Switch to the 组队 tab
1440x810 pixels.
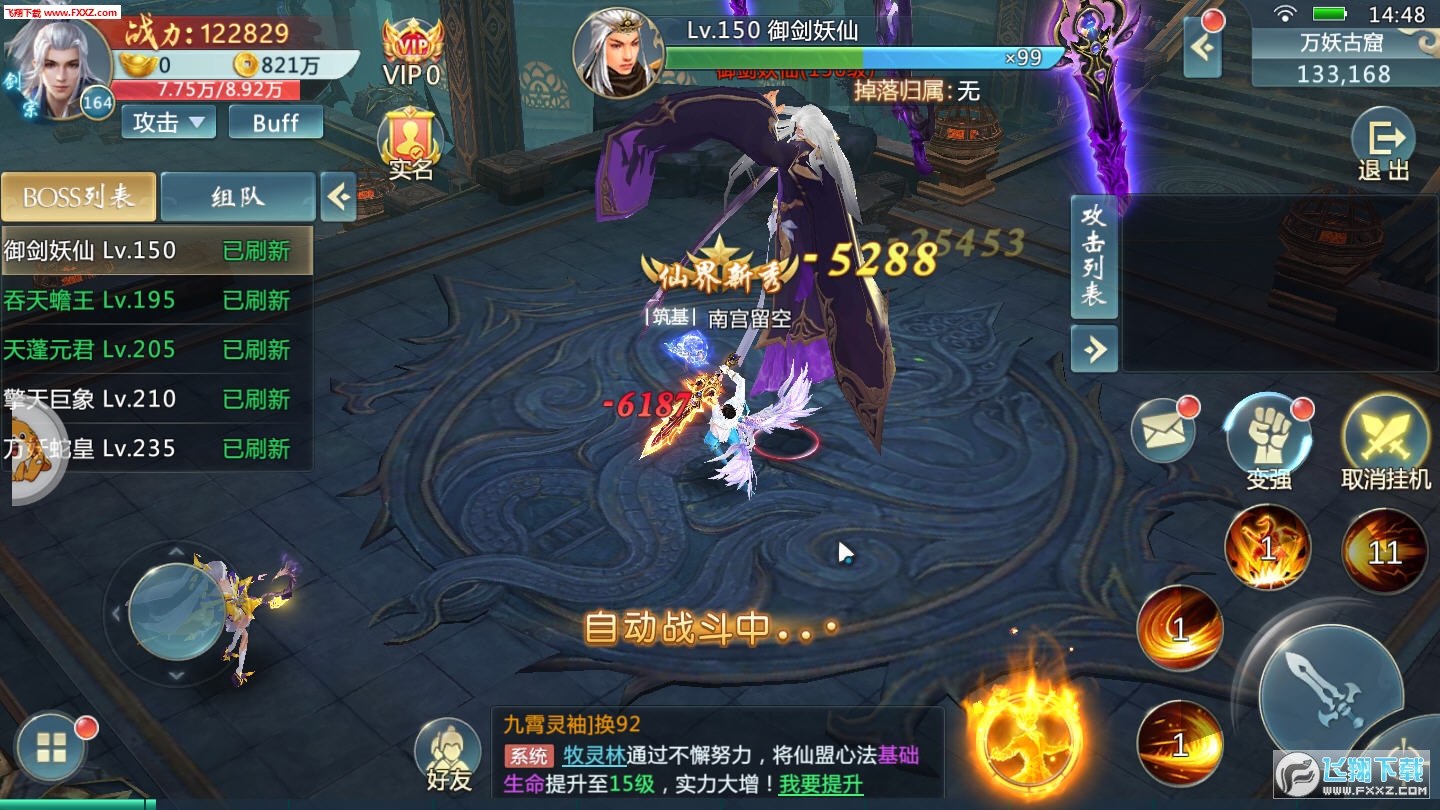(236, 197)
